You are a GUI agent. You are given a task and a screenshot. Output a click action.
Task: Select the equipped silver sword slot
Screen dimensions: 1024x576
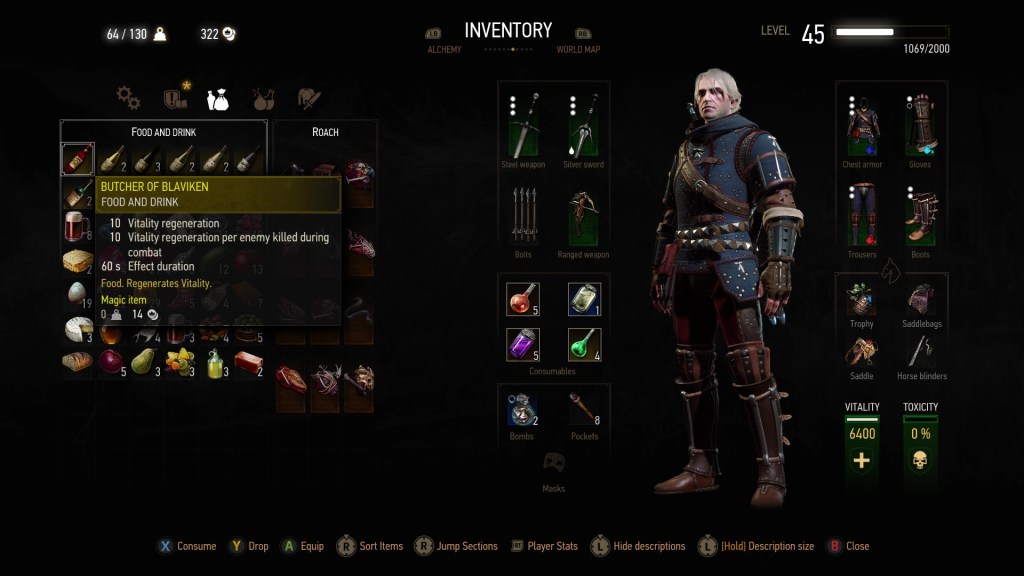(583, 126)
